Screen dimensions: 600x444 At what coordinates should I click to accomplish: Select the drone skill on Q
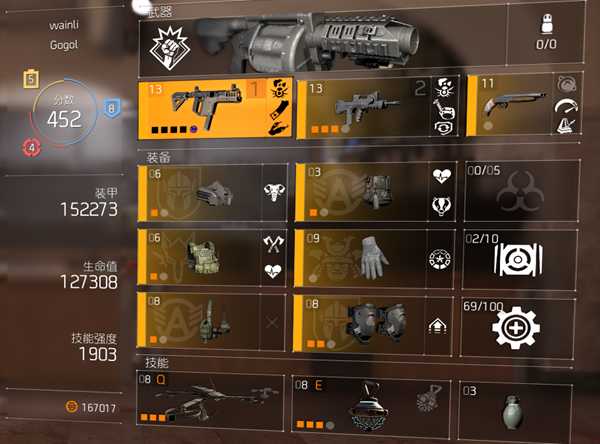pos(212,403)
